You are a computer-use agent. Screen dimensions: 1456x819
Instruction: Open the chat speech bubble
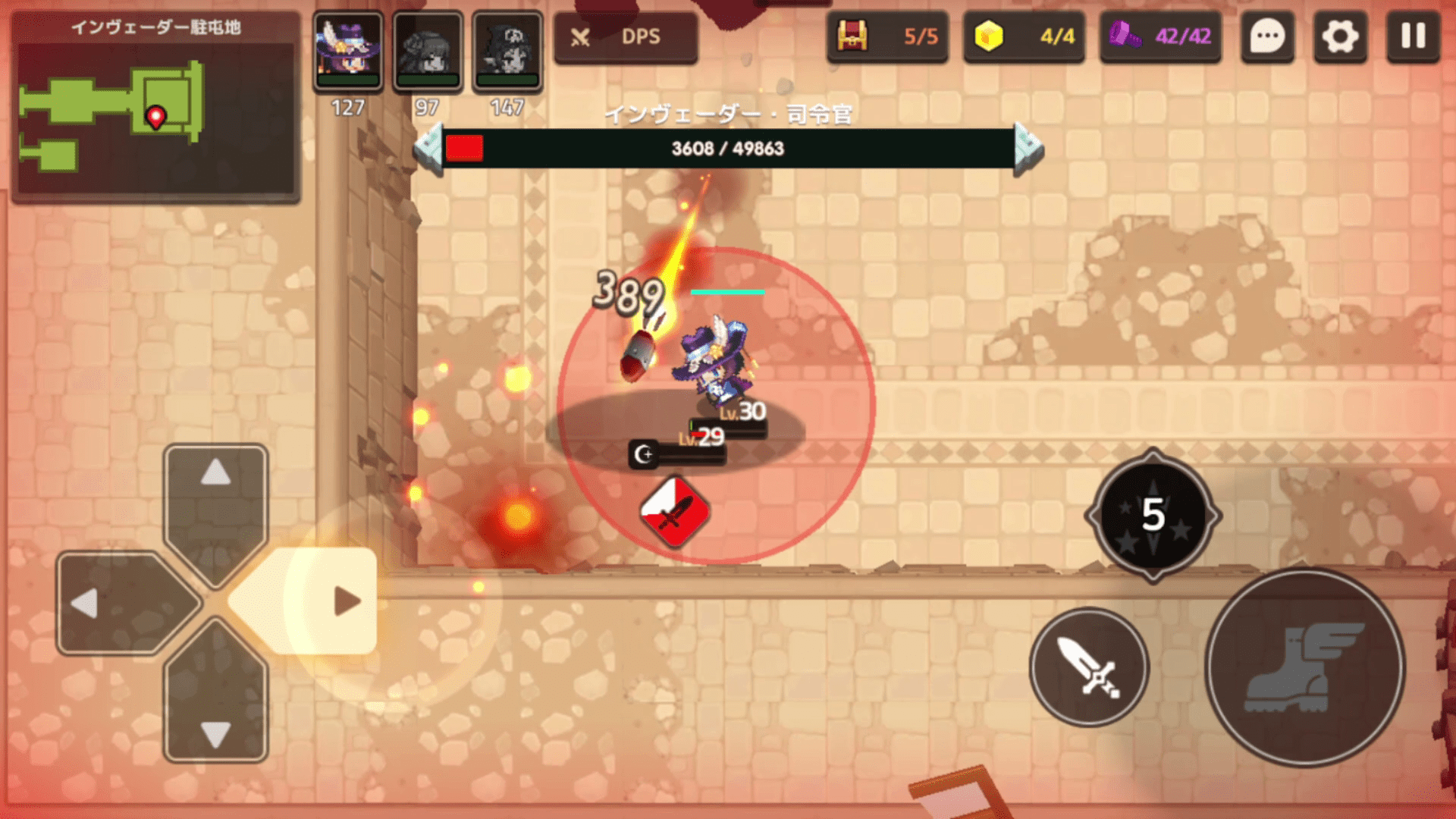pos(1267,36)
